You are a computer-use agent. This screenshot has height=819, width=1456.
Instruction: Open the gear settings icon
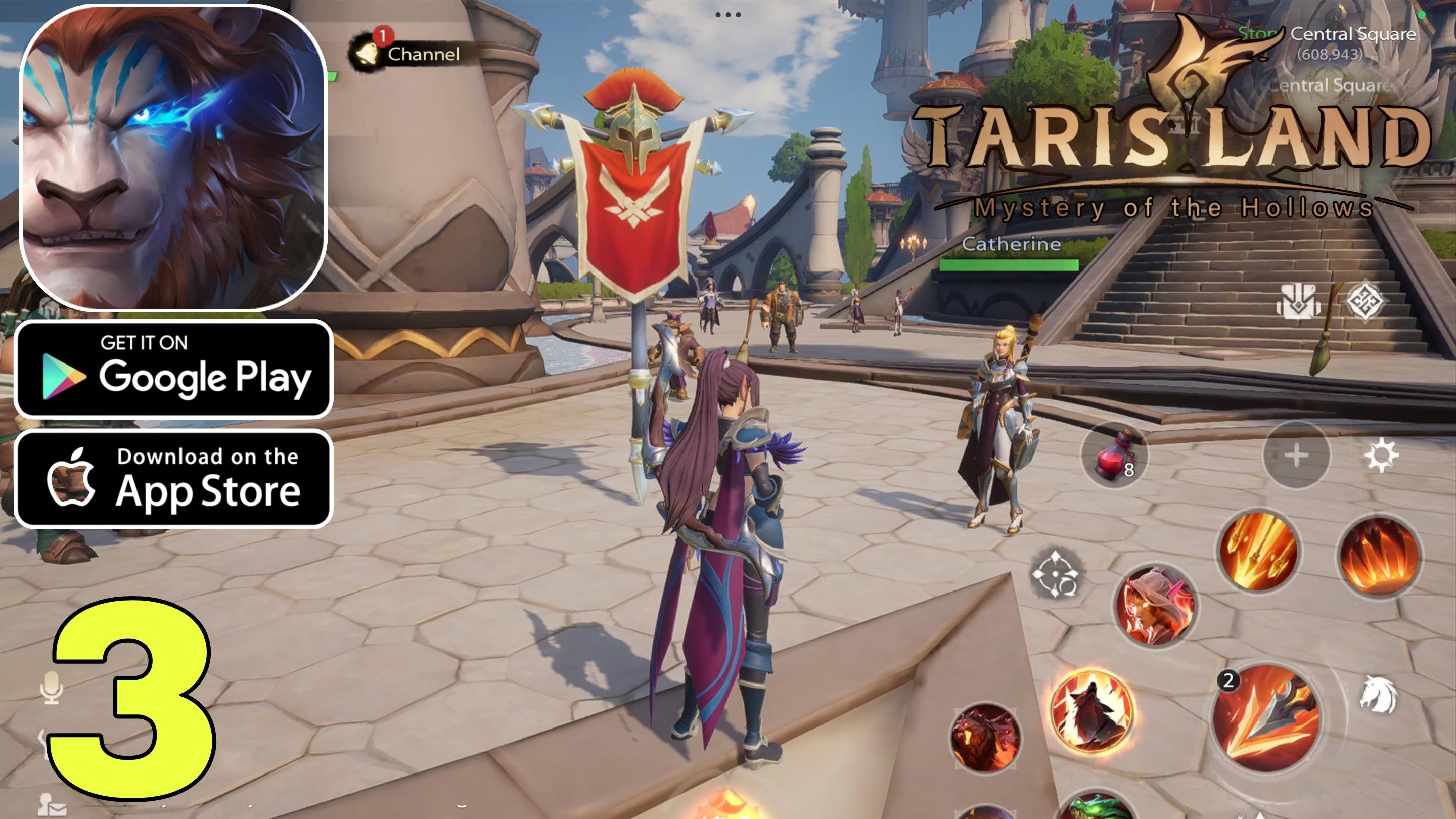coord(1381,455)
